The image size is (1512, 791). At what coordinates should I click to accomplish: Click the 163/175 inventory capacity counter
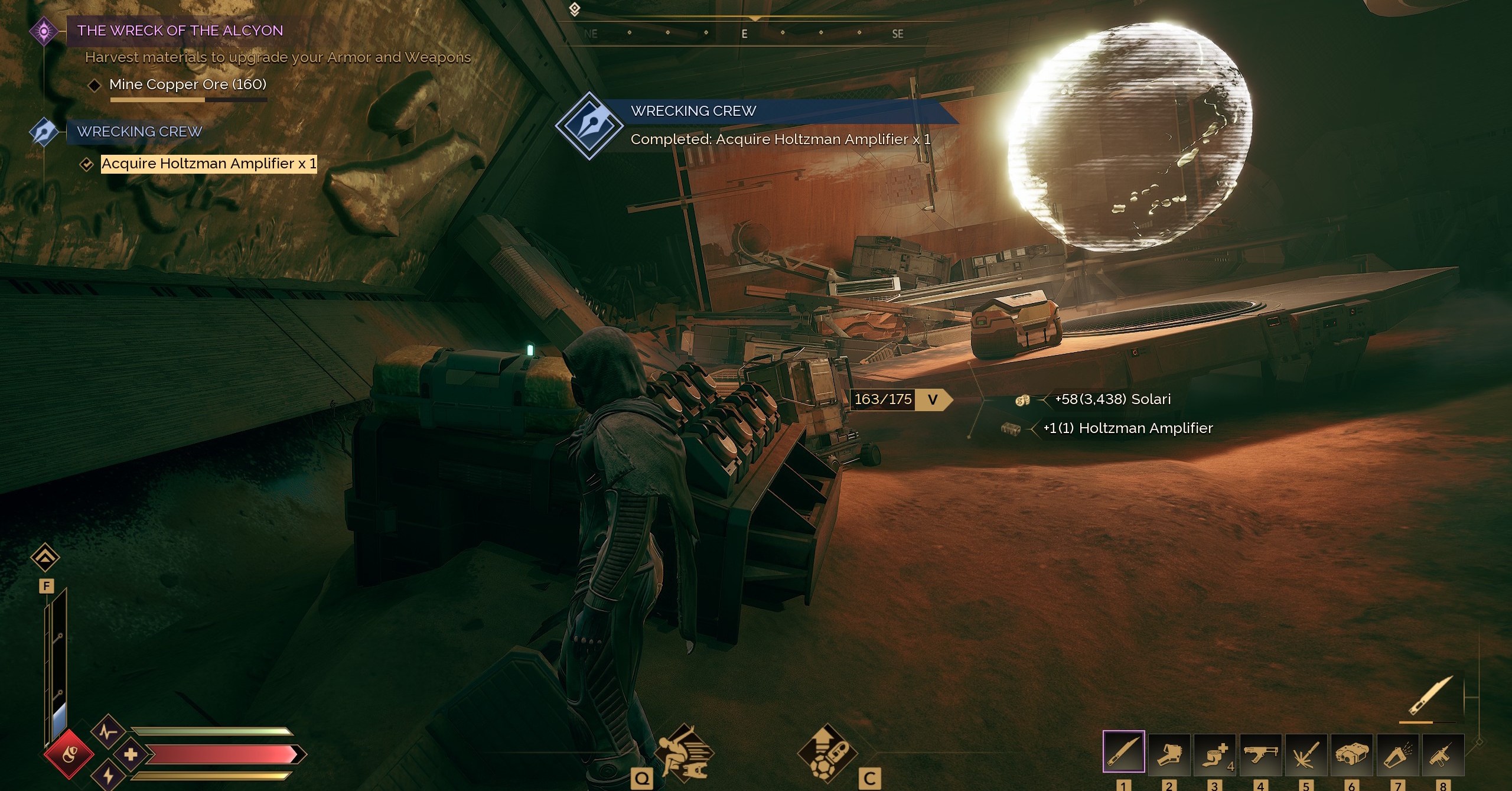point(883,400)
